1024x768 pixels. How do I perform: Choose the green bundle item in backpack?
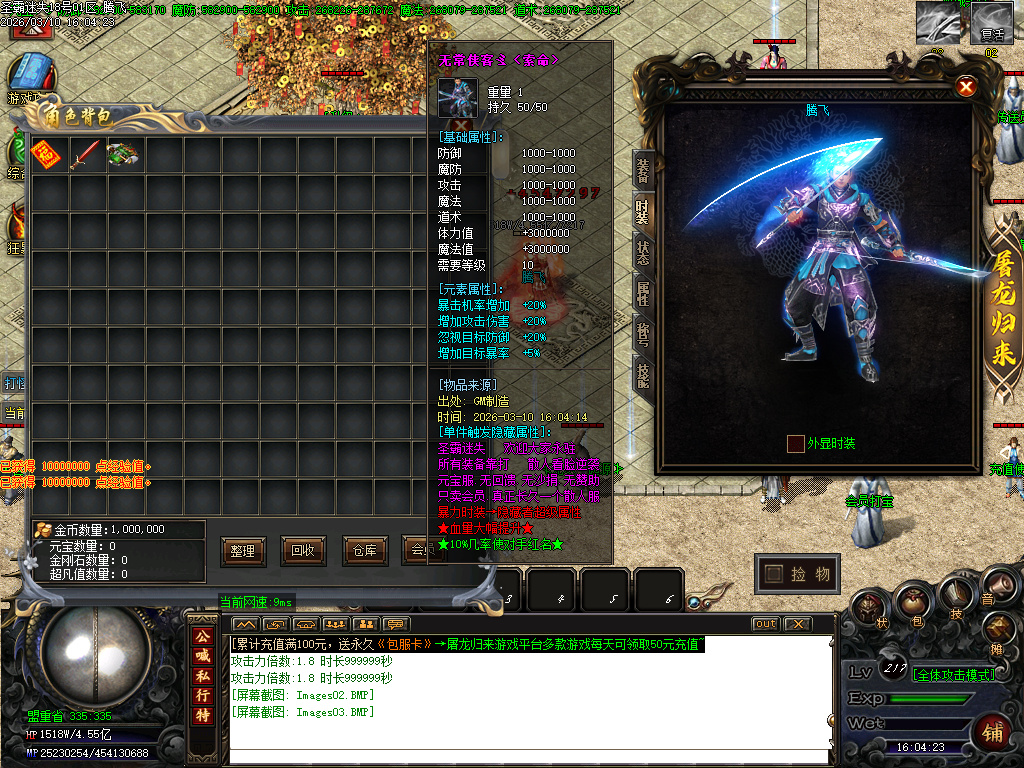click(122, 154)
